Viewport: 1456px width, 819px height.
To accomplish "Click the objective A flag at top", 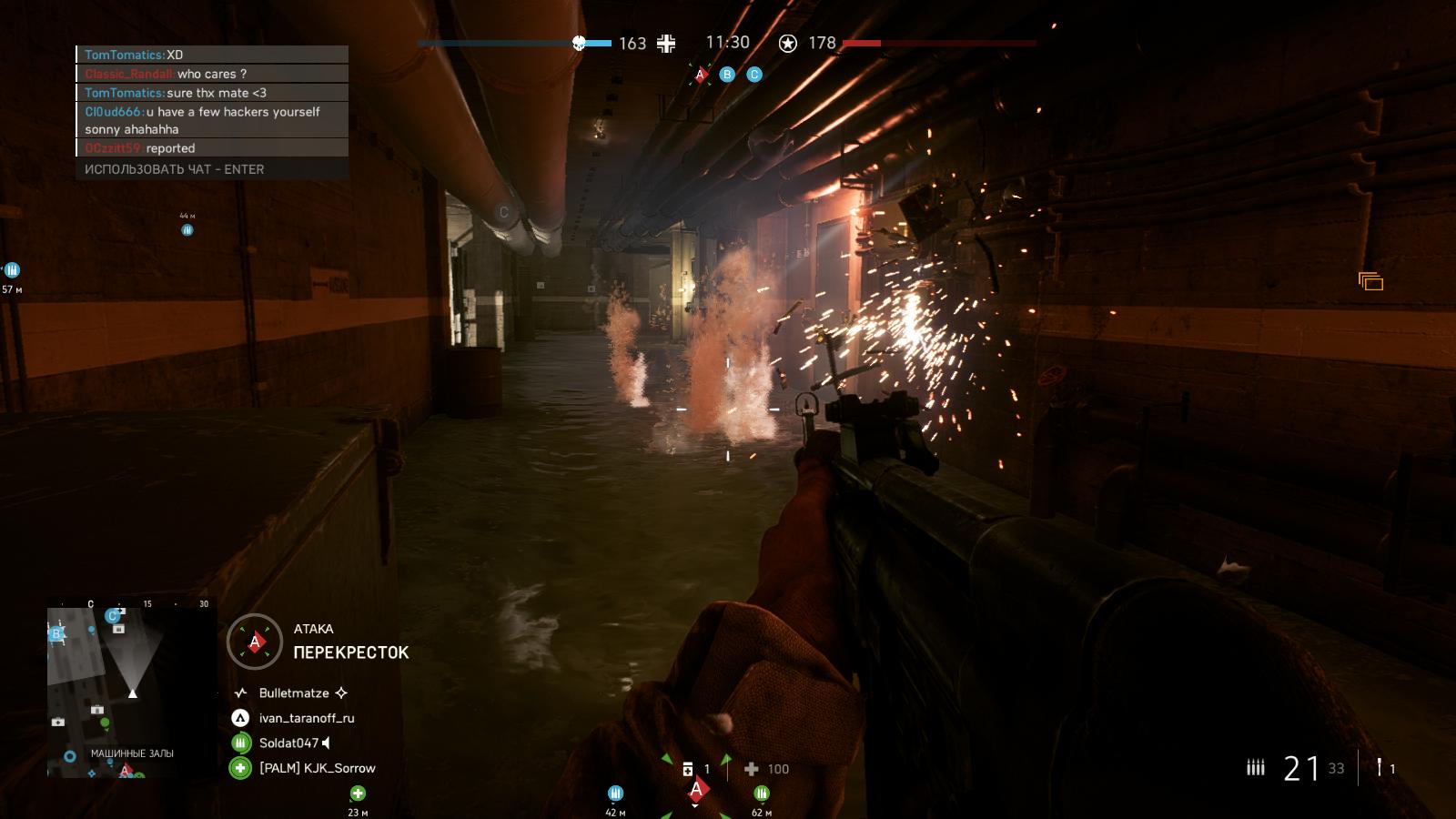I will point(700,75).
